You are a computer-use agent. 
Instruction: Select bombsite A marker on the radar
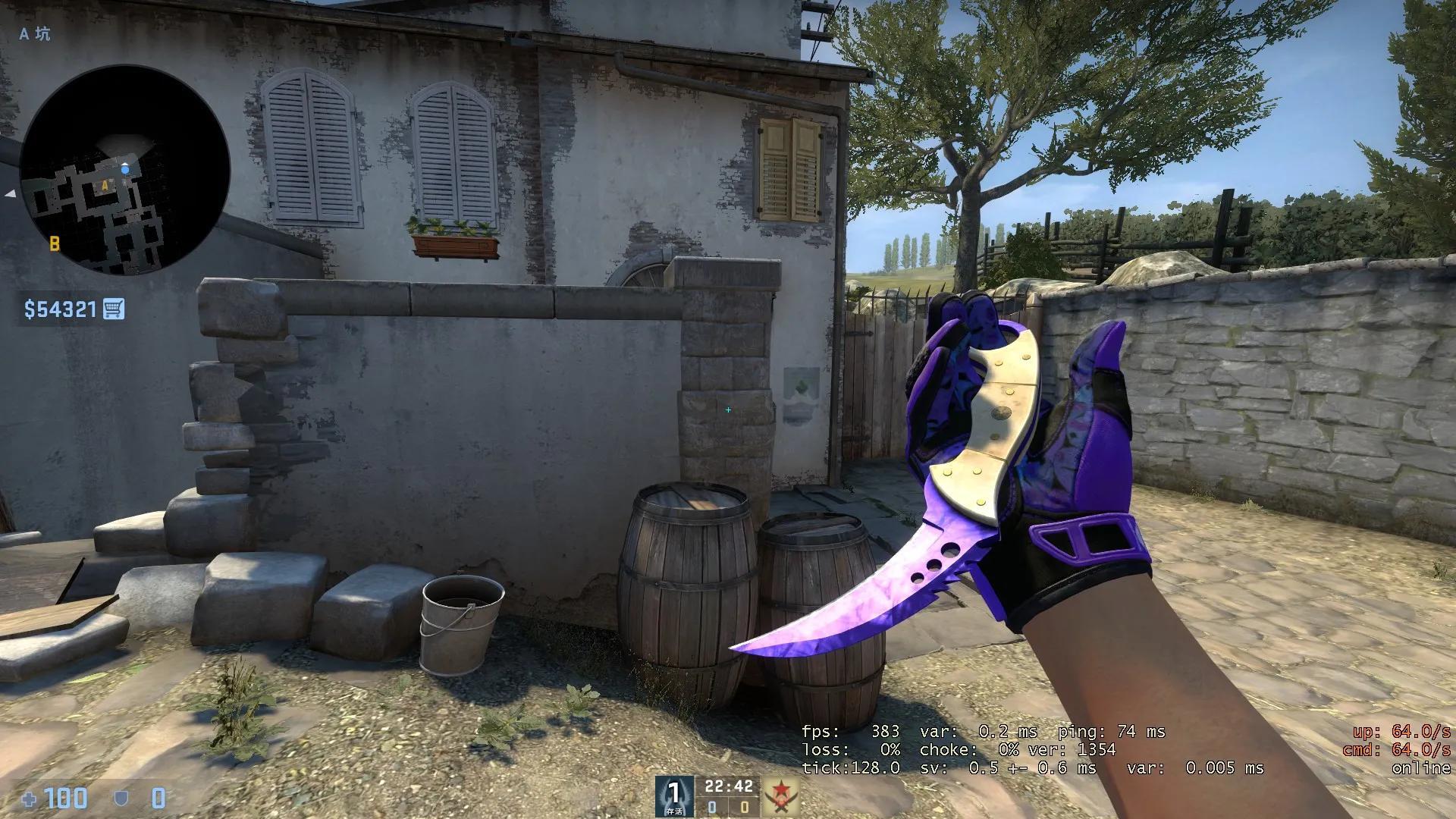105,185
